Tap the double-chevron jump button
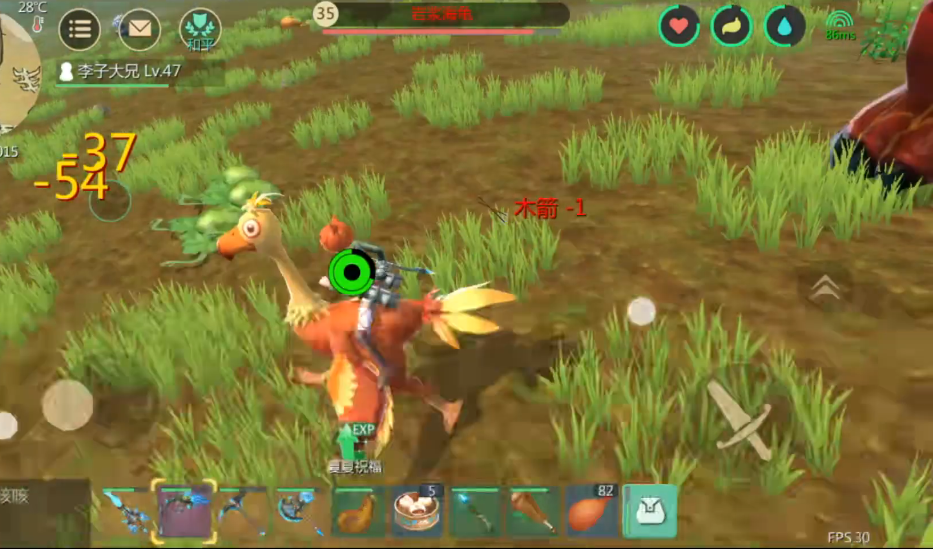This screenshot has height=549, width=933. point(825,288)
